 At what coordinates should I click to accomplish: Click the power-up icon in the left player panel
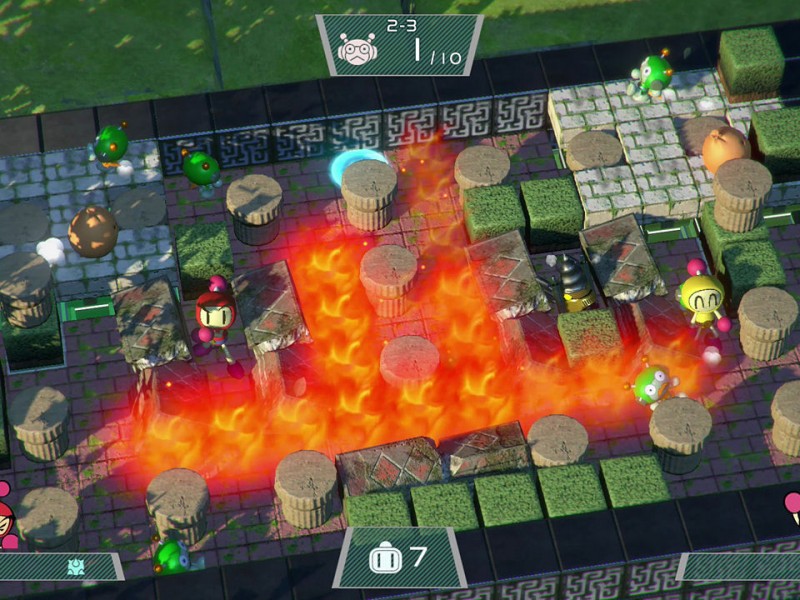point(76,567)
